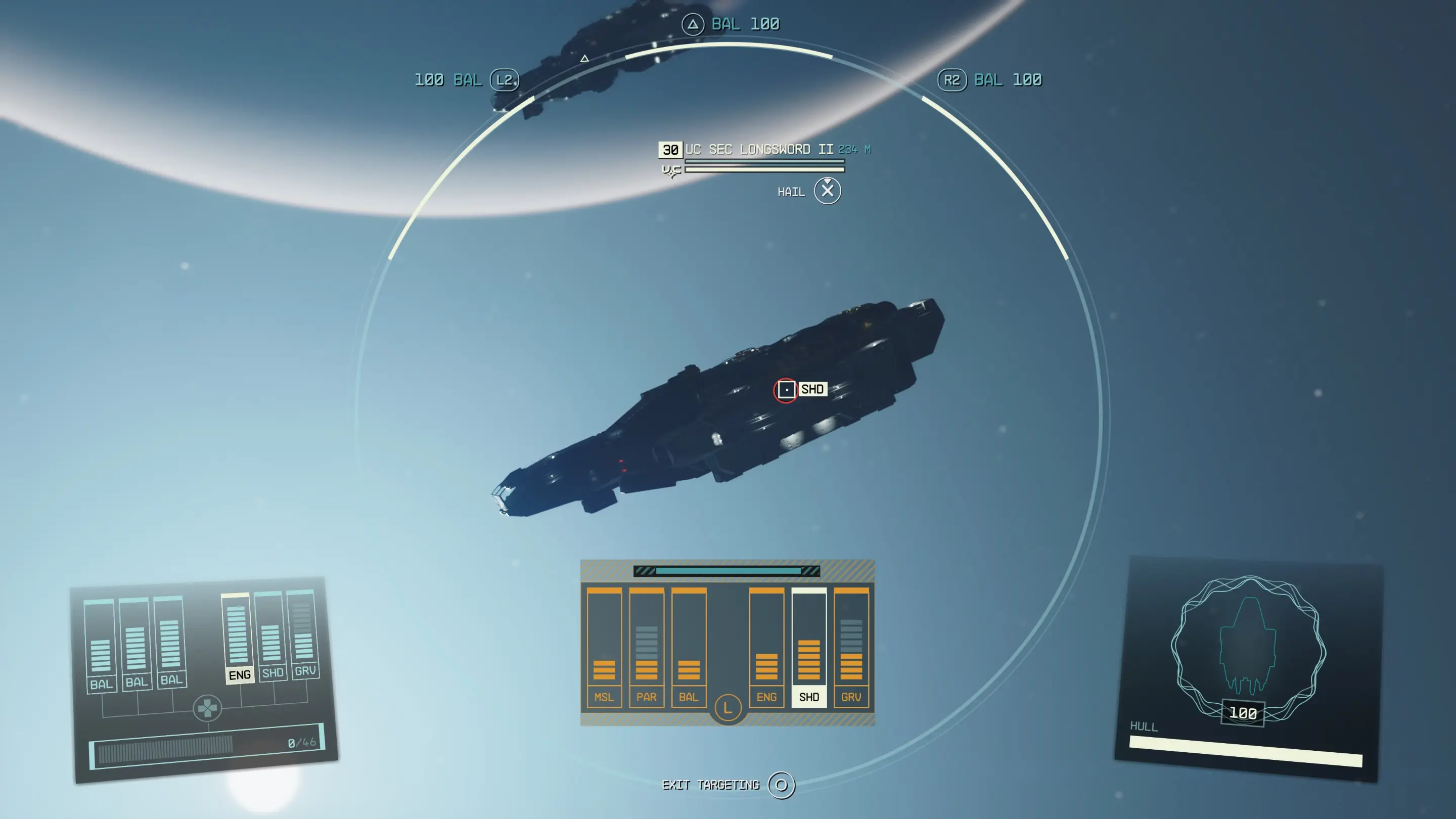
Task: Click the SHD target reticle on the ship
Action: coord(786,389)
